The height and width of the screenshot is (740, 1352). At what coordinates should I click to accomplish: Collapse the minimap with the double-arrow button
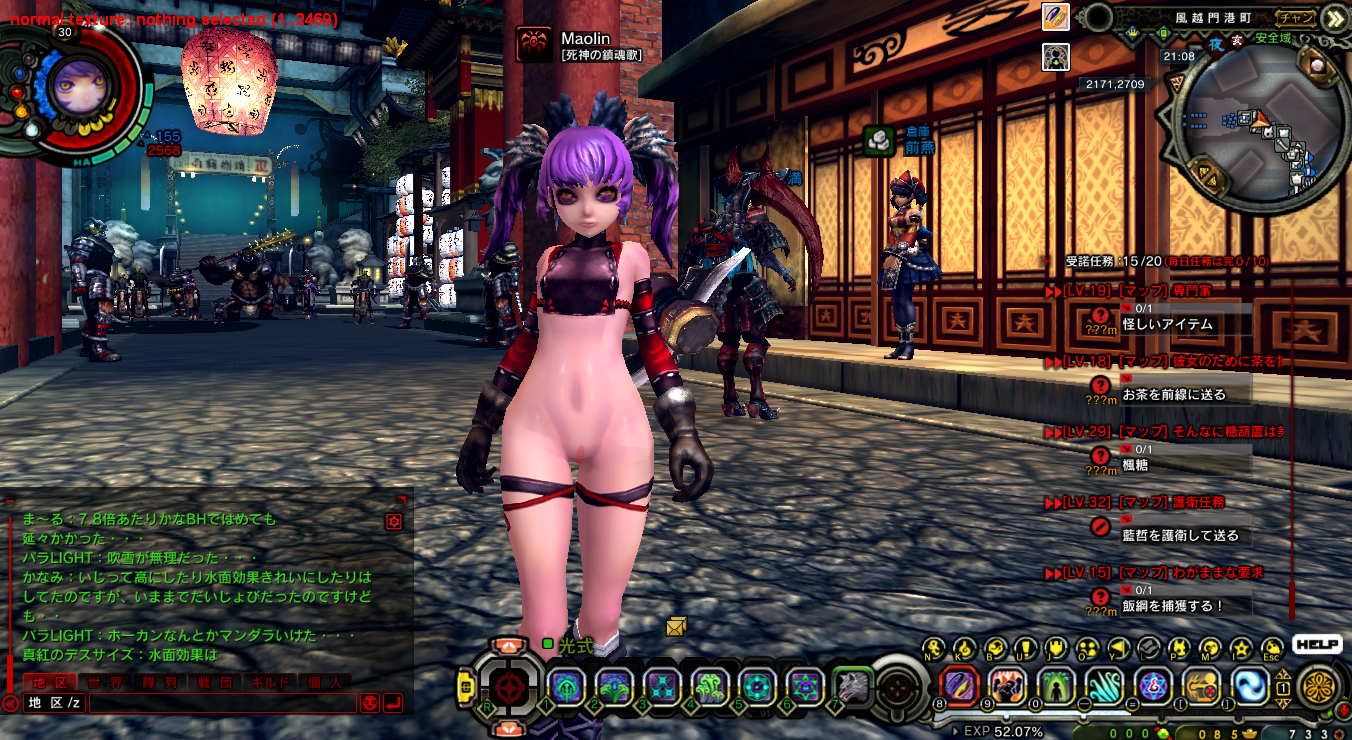tap(1333, 17)
